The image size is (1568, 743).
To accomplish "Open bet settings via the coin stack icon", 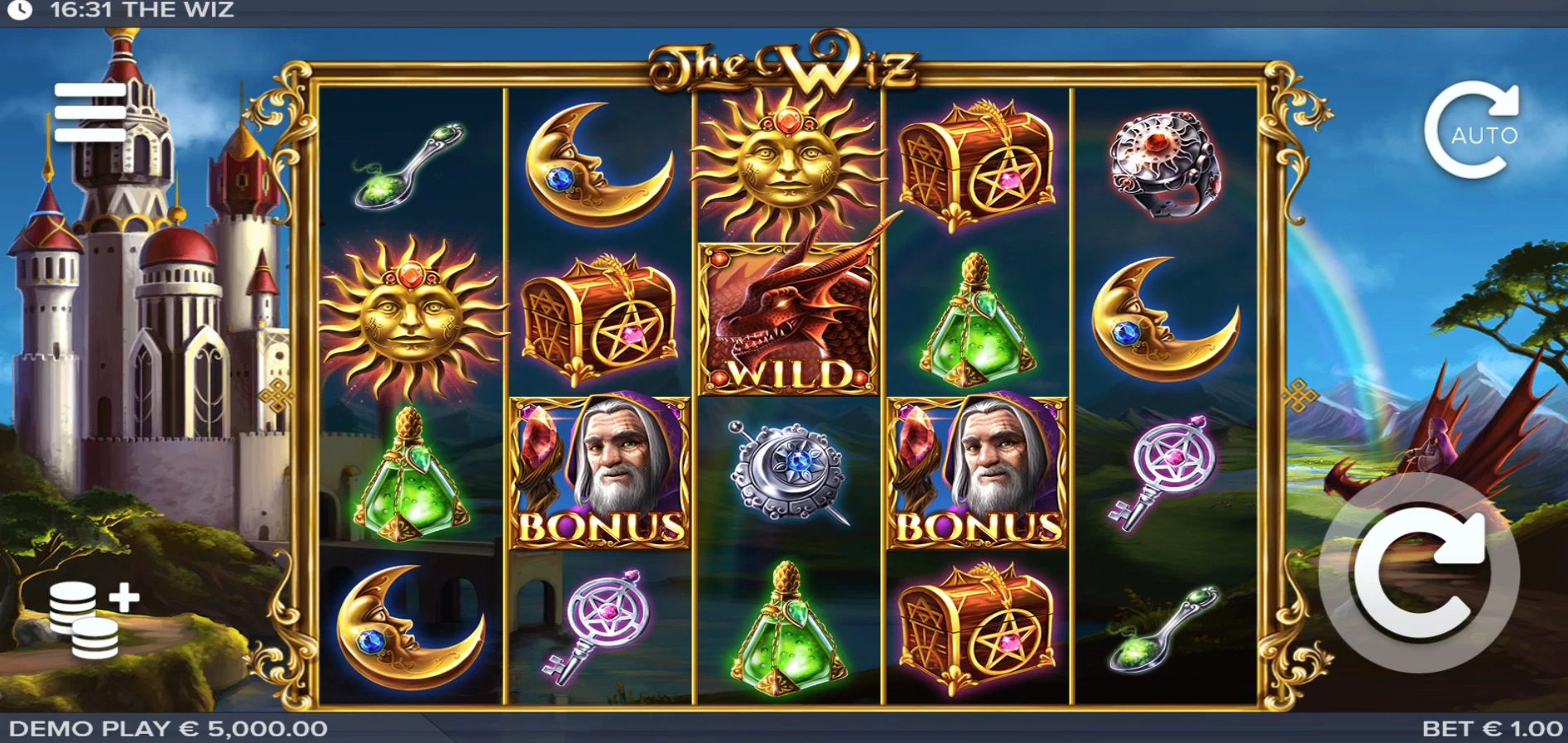I will [x=91, y=619].
